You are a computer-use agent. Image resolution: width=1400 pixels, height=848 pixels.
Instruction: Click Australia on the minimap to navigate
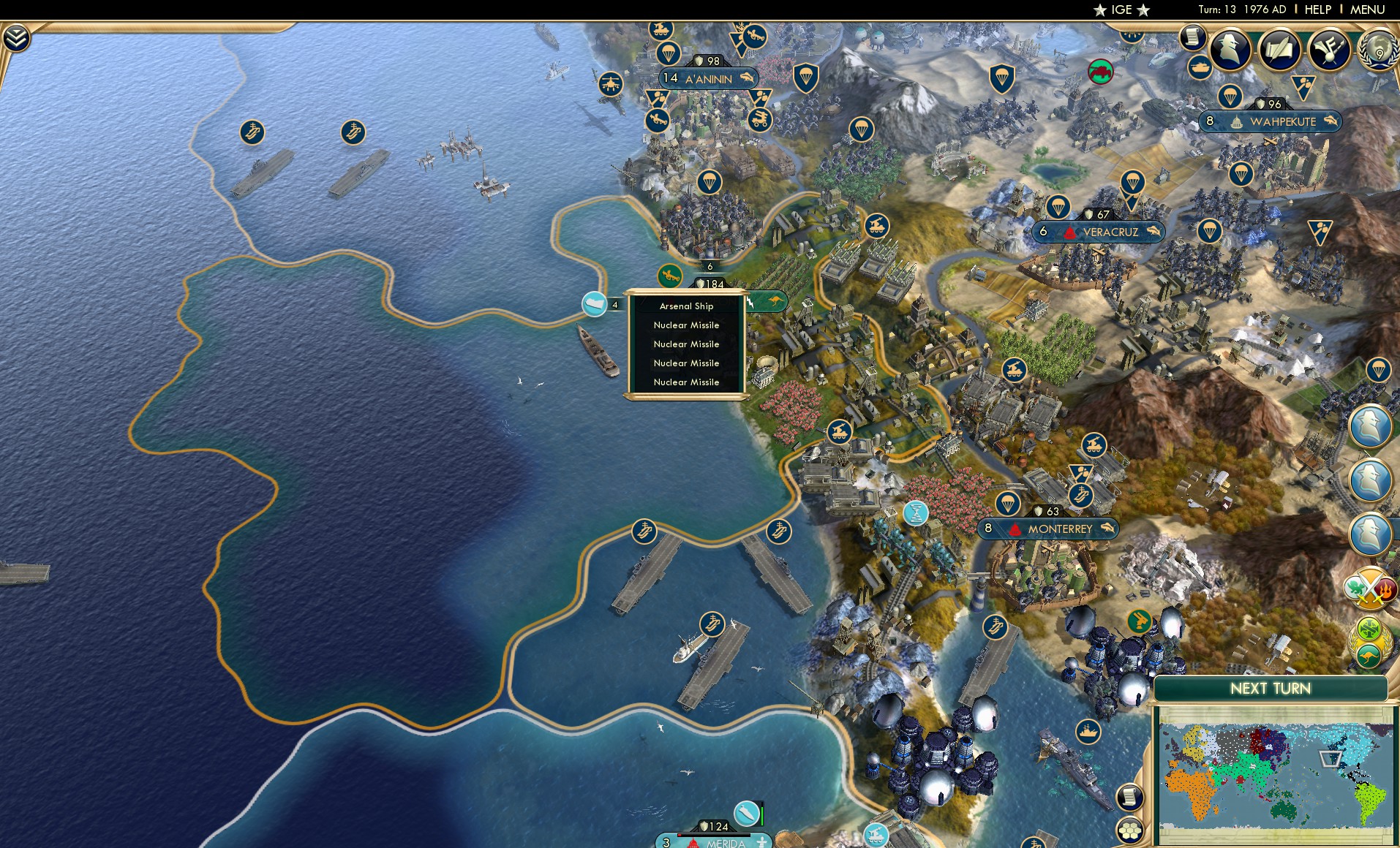pyautogui.click(x=1282, y=810)
